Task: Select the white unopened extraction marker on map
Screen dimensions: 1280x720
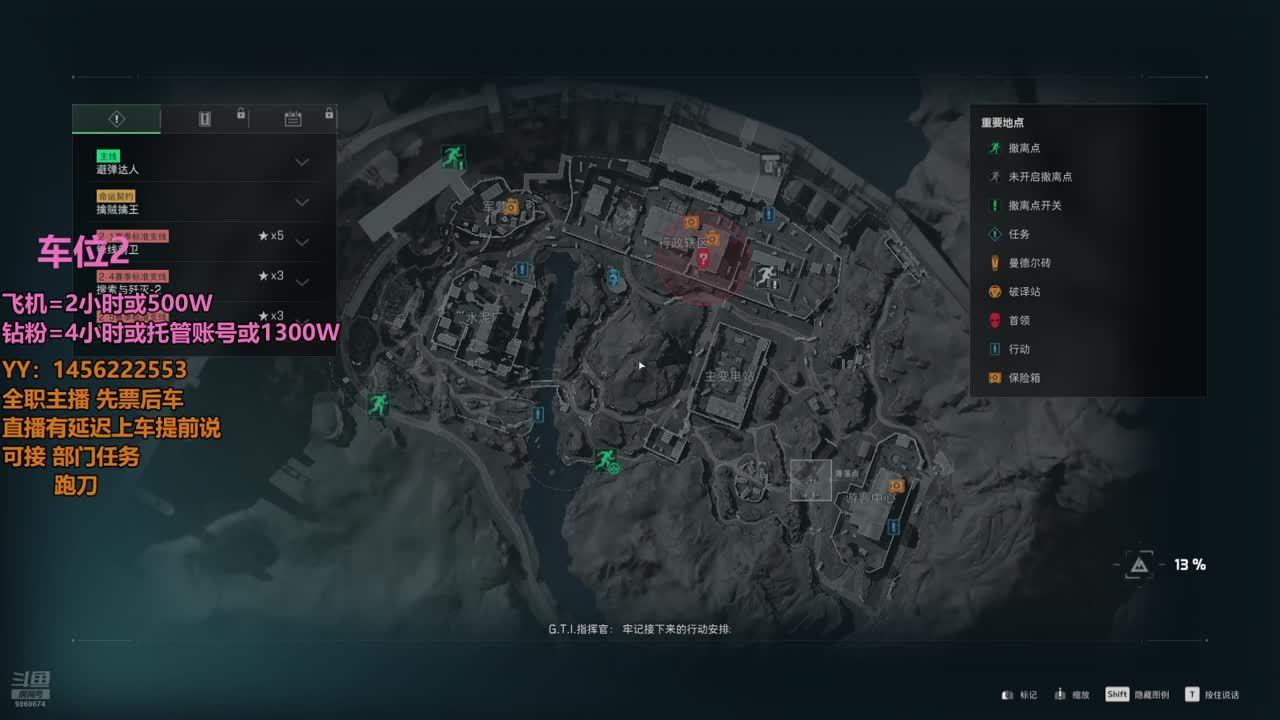Action: pyautogui.click(x=765, y=275)
